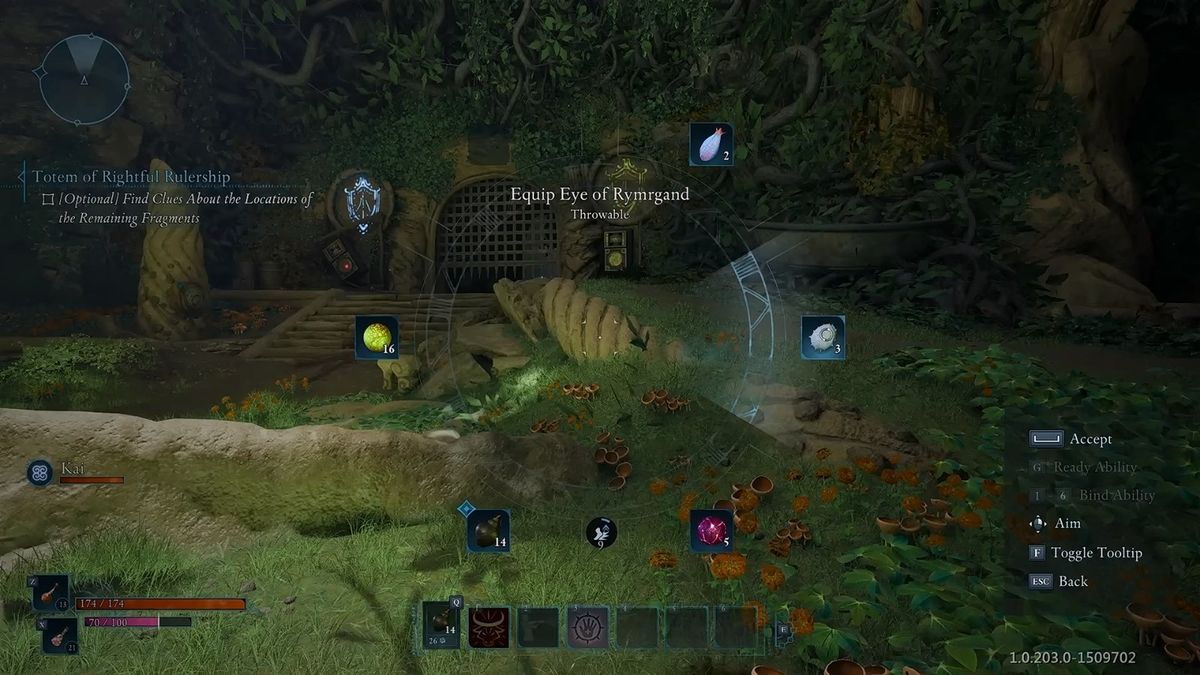Activate the red horned mask ability
The height and width of the screenshot is (675, 1200).
pos(489,627)
